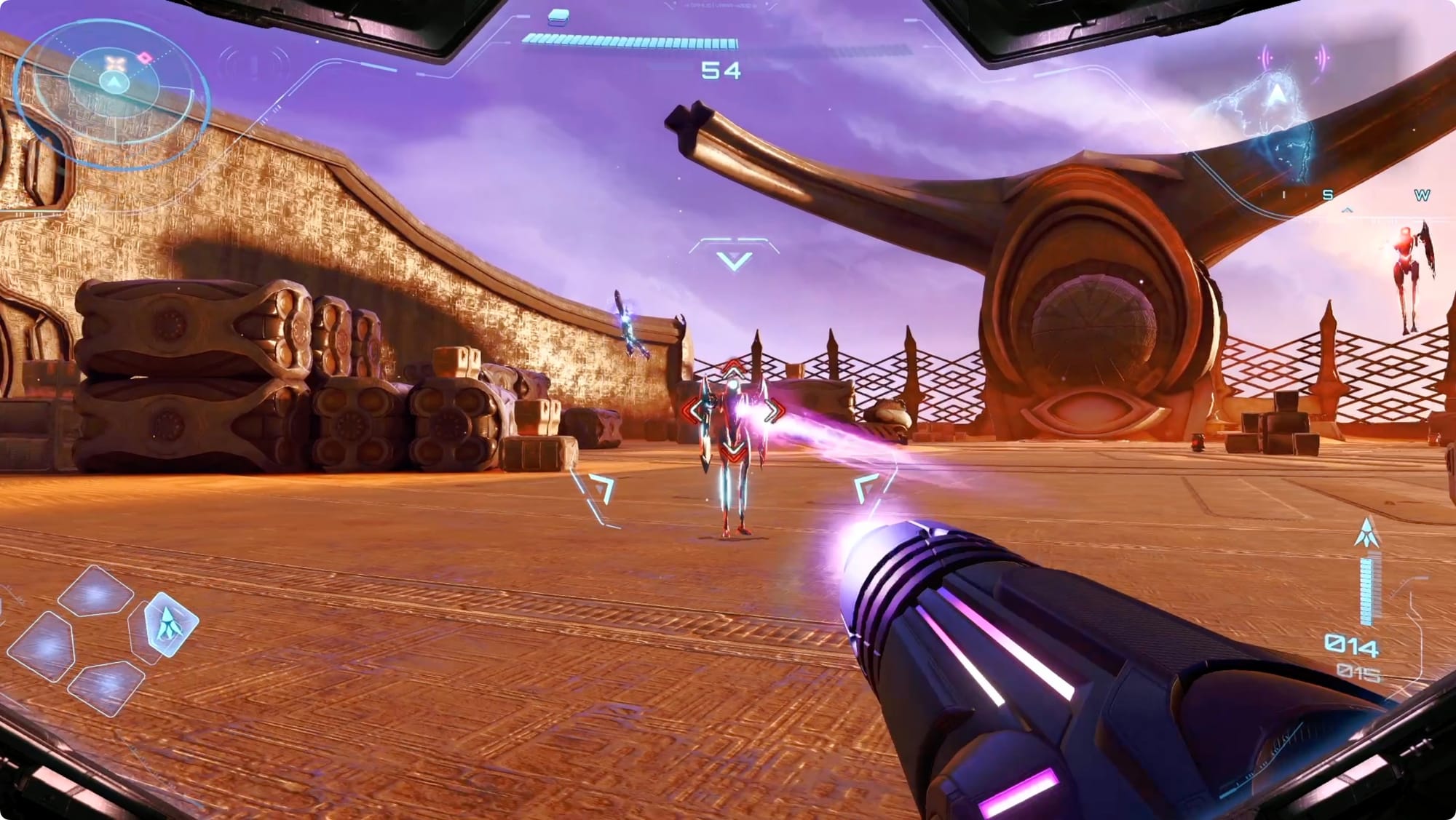Click the circular radar in the corner
The height and width of the screenshot is (820, 1456).
click(x=113, y=95)
